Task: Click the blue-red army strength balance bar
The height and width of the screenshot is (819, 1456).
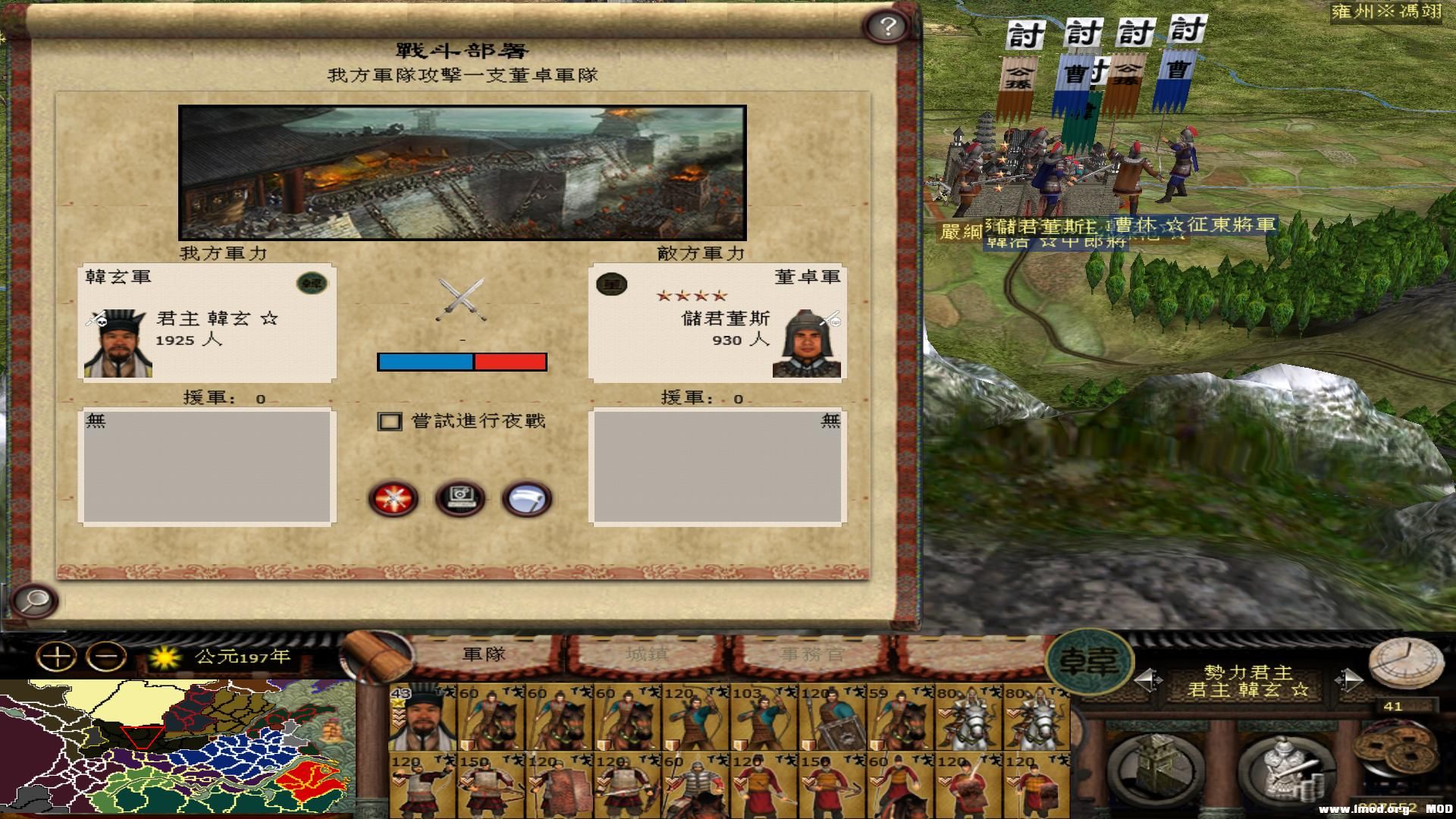Action: pyautogui.click(x=462, y=362)
